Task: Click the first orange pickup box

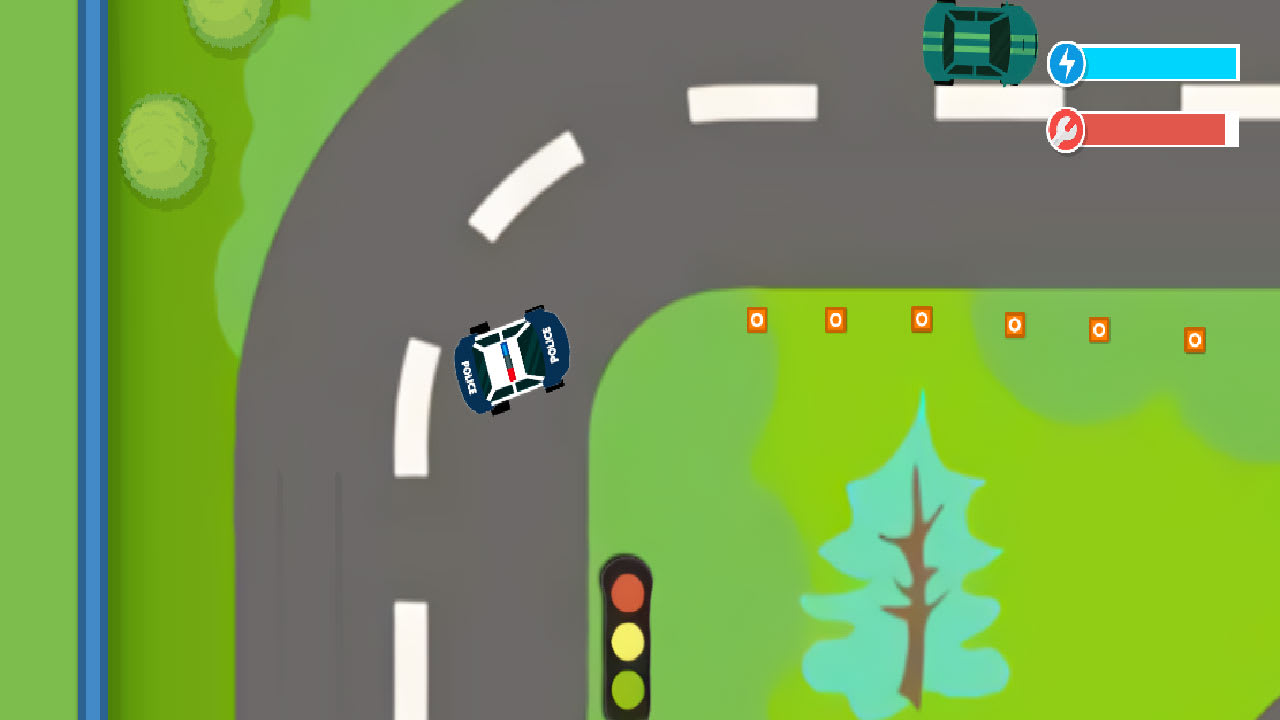Action: coord(757,320)
